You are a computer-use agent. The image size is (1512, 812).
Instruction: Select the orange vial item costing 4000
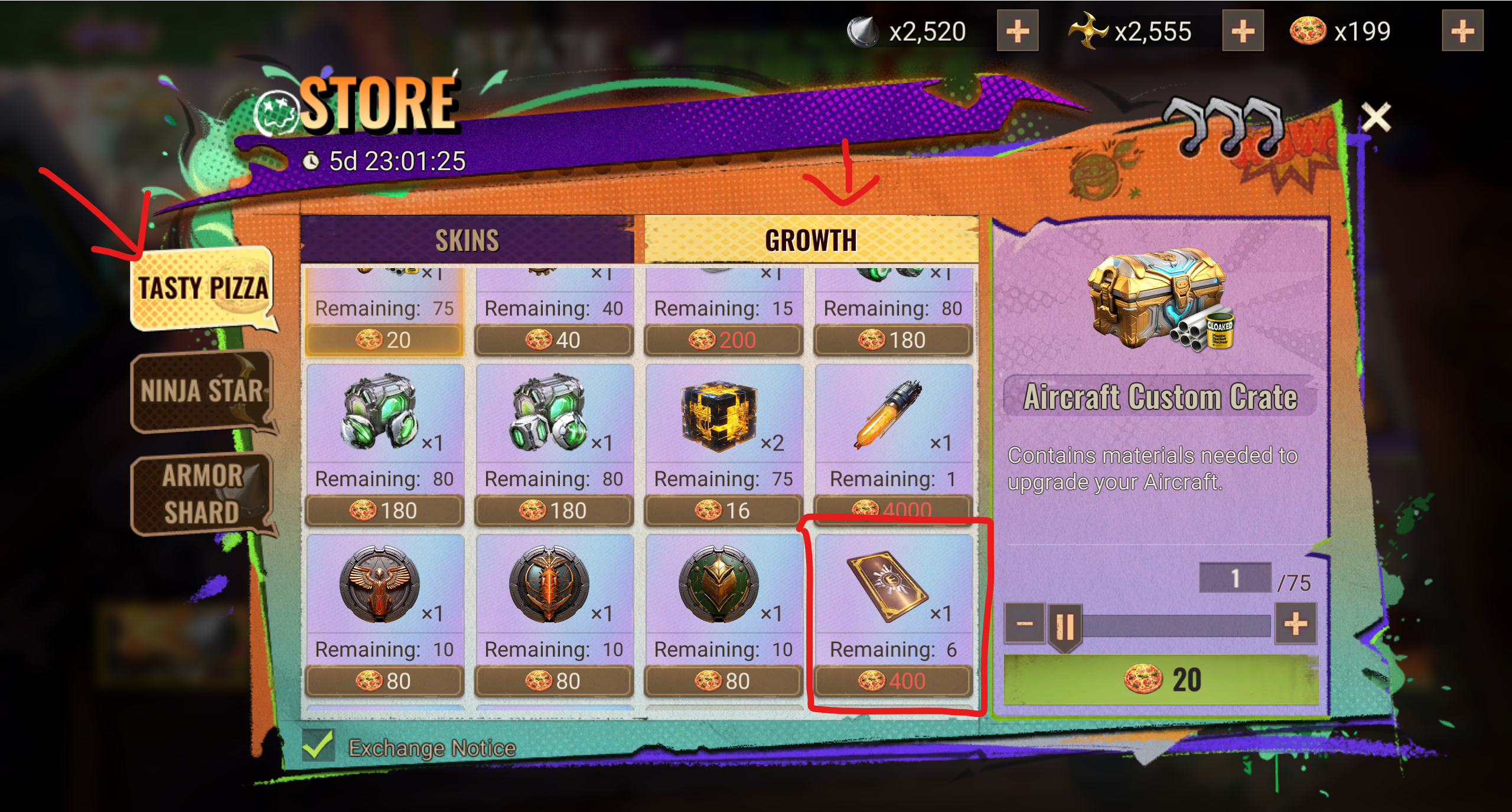(x=893, y=443)
